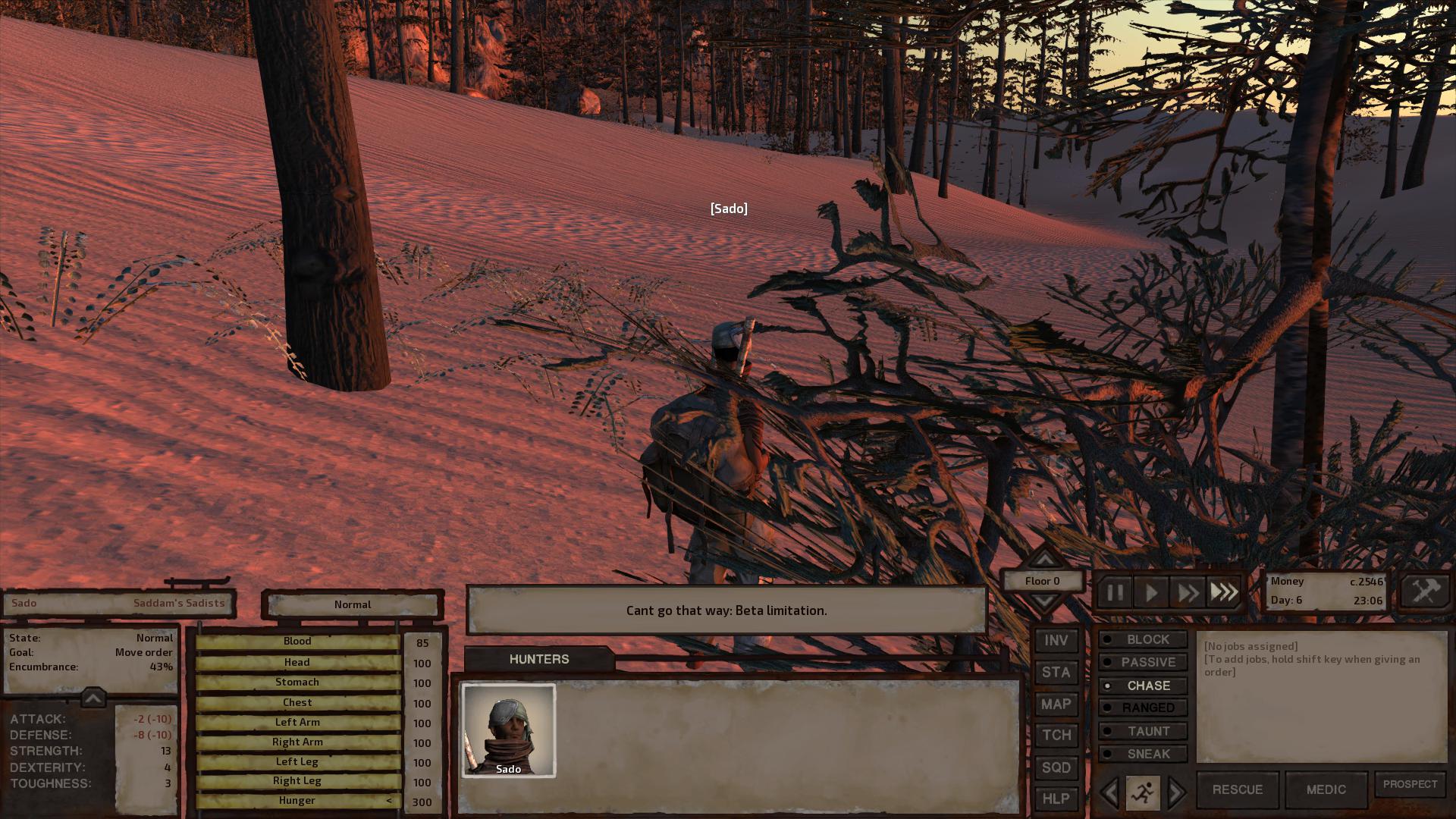Open the INV inventory panel
Image resolution: width=1456 pixels, height=819 pixels.
click(x=1056, y=641)
